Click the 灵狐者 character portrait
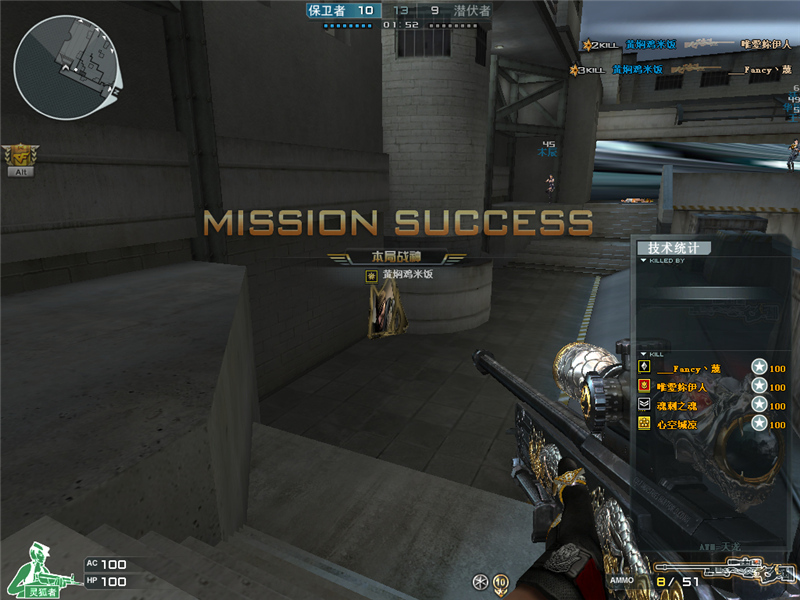The height and width of the screenshot is (600, 800). (x=34, y=570)
